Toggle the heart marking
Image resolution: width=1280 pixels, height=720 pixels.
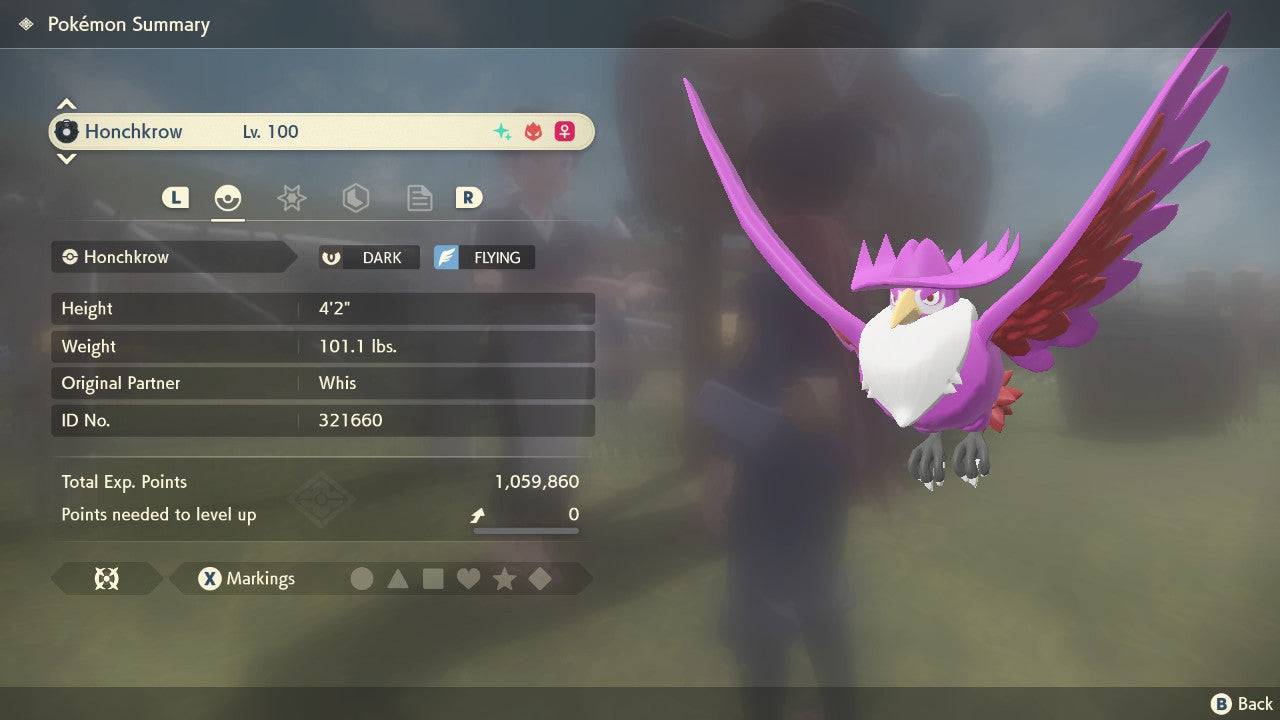[468, 578]
